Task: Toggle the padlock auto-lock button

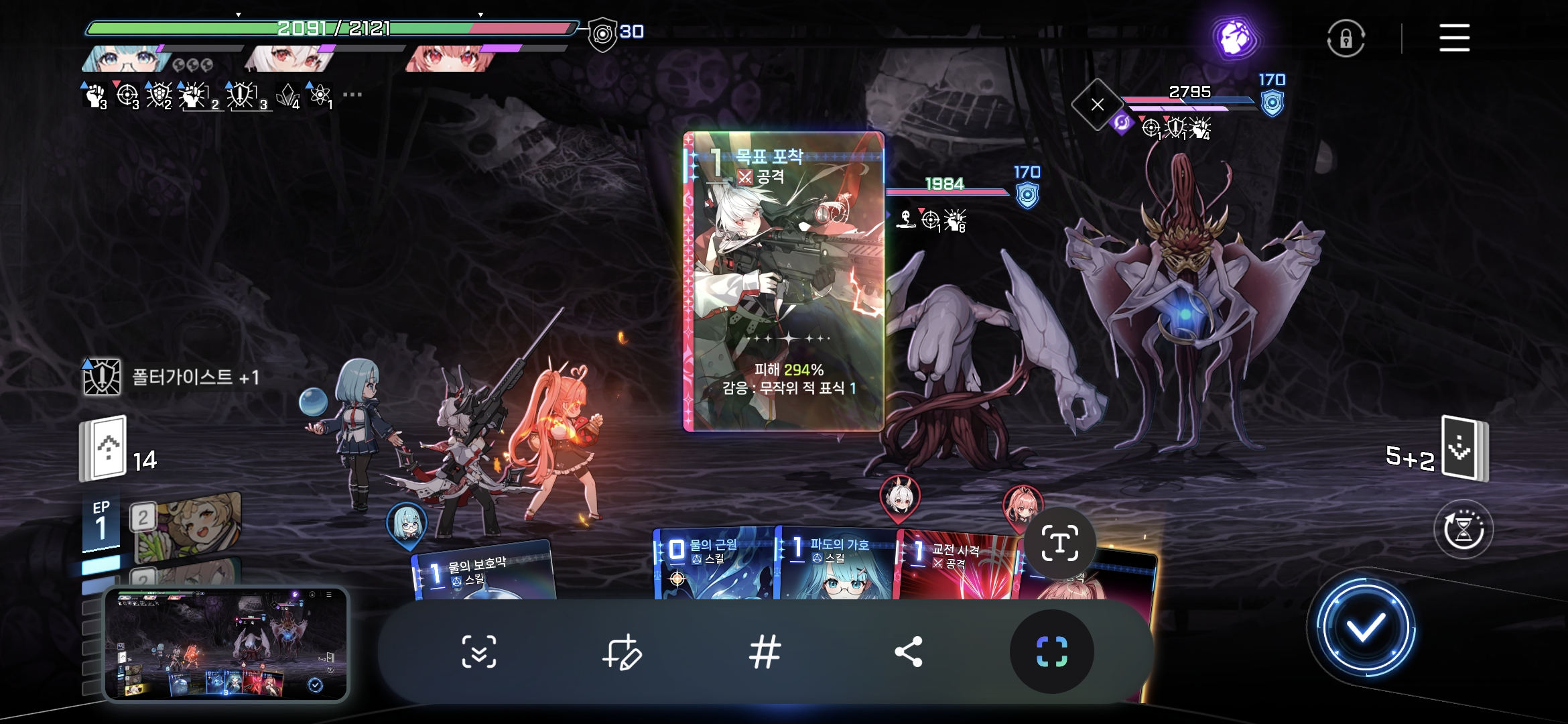Action: (1346, 39)
